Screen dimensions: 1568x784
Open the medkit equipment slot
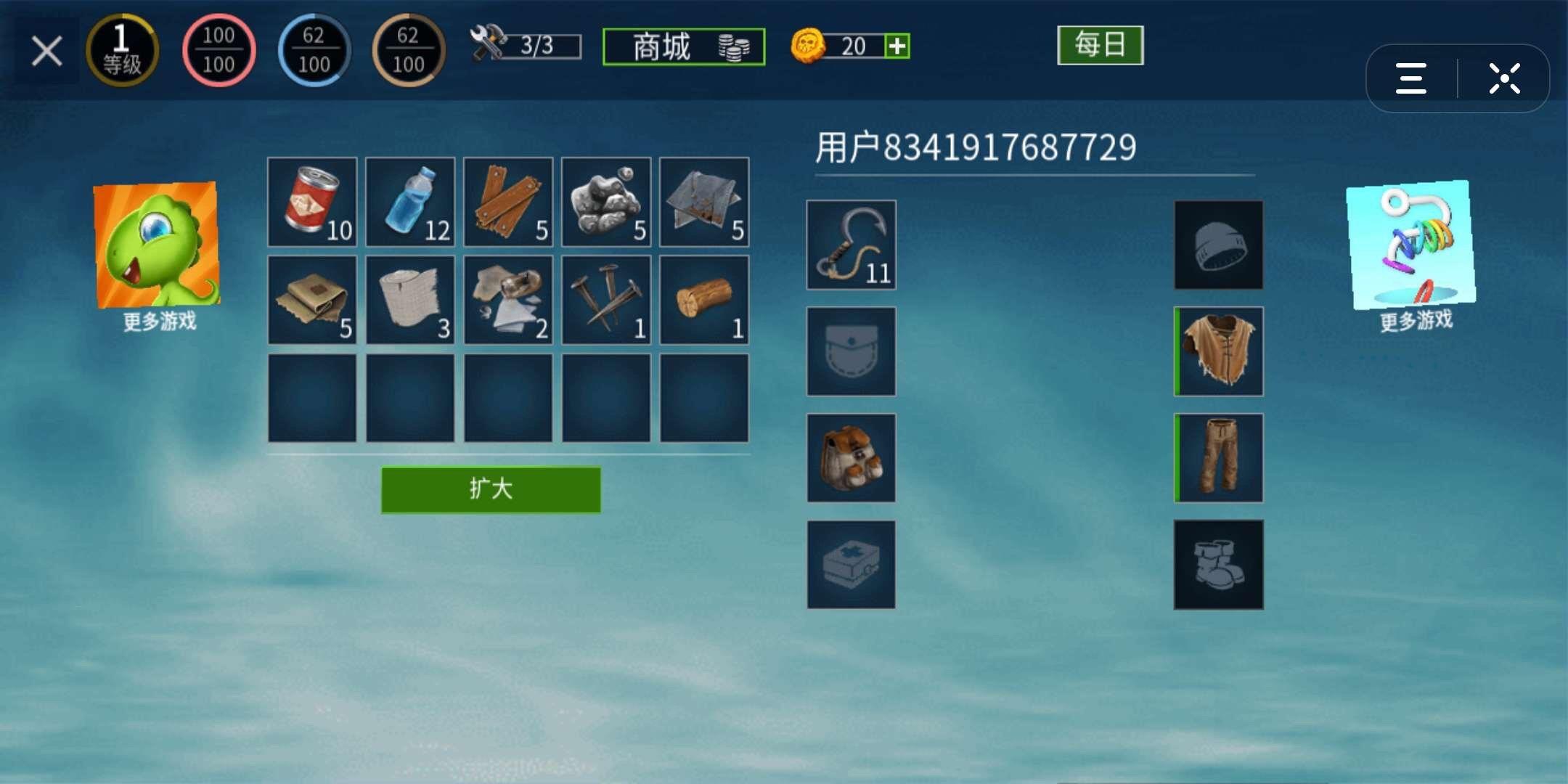tap(851, 565)
